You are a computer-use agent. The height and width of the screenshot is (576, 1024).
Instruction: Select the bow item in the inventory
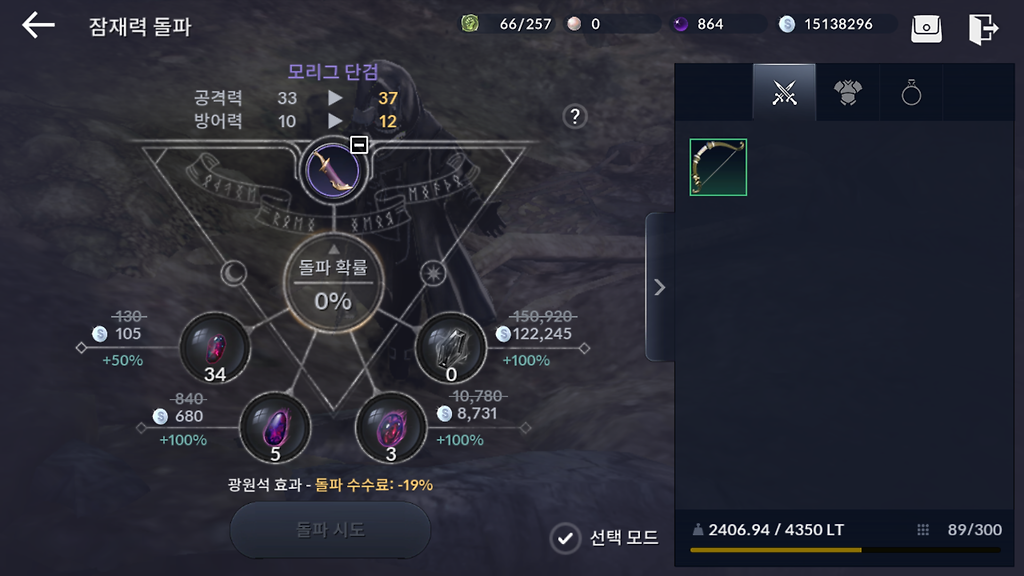tap(718, 167)
